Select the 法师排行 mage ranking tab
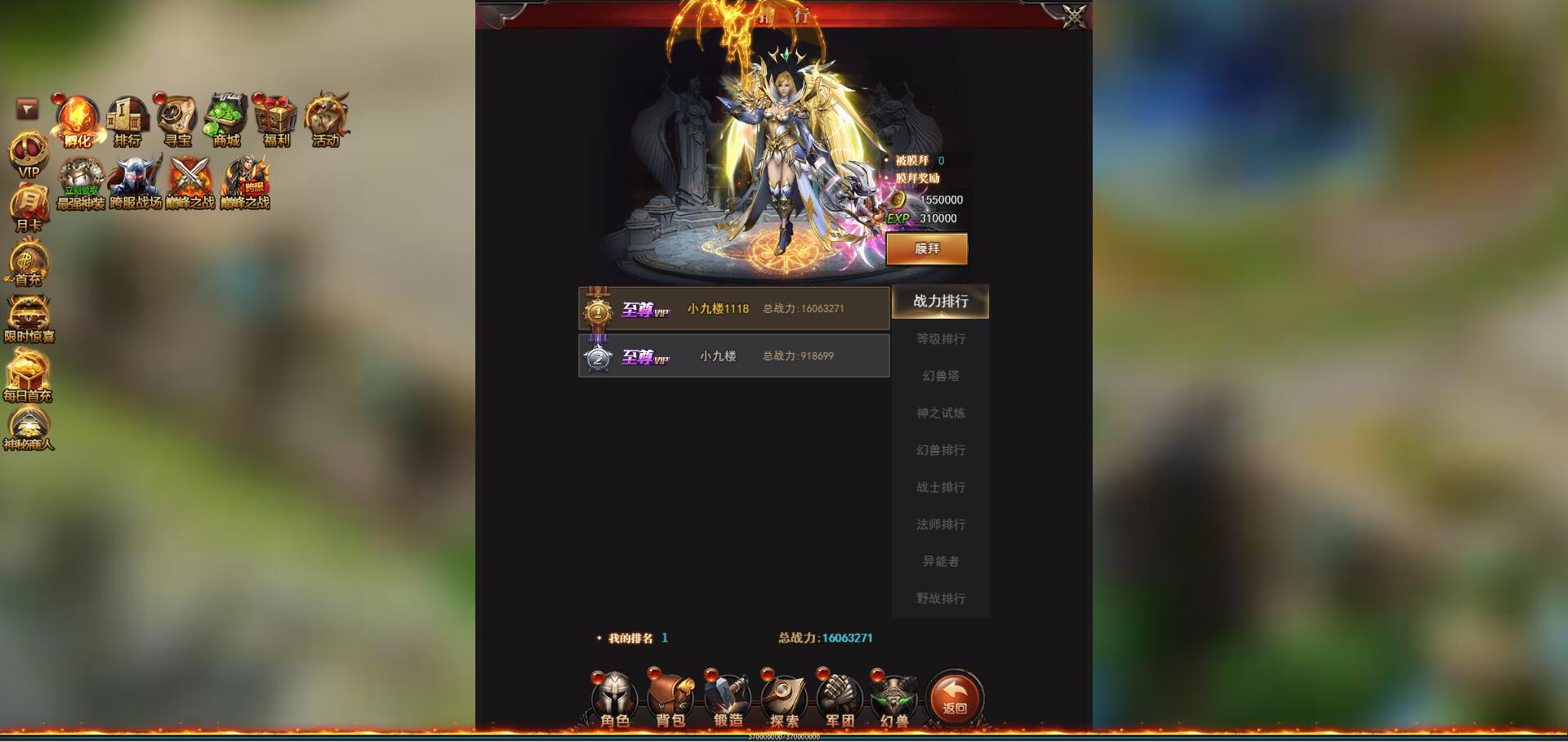 click(x=940, y=524)
